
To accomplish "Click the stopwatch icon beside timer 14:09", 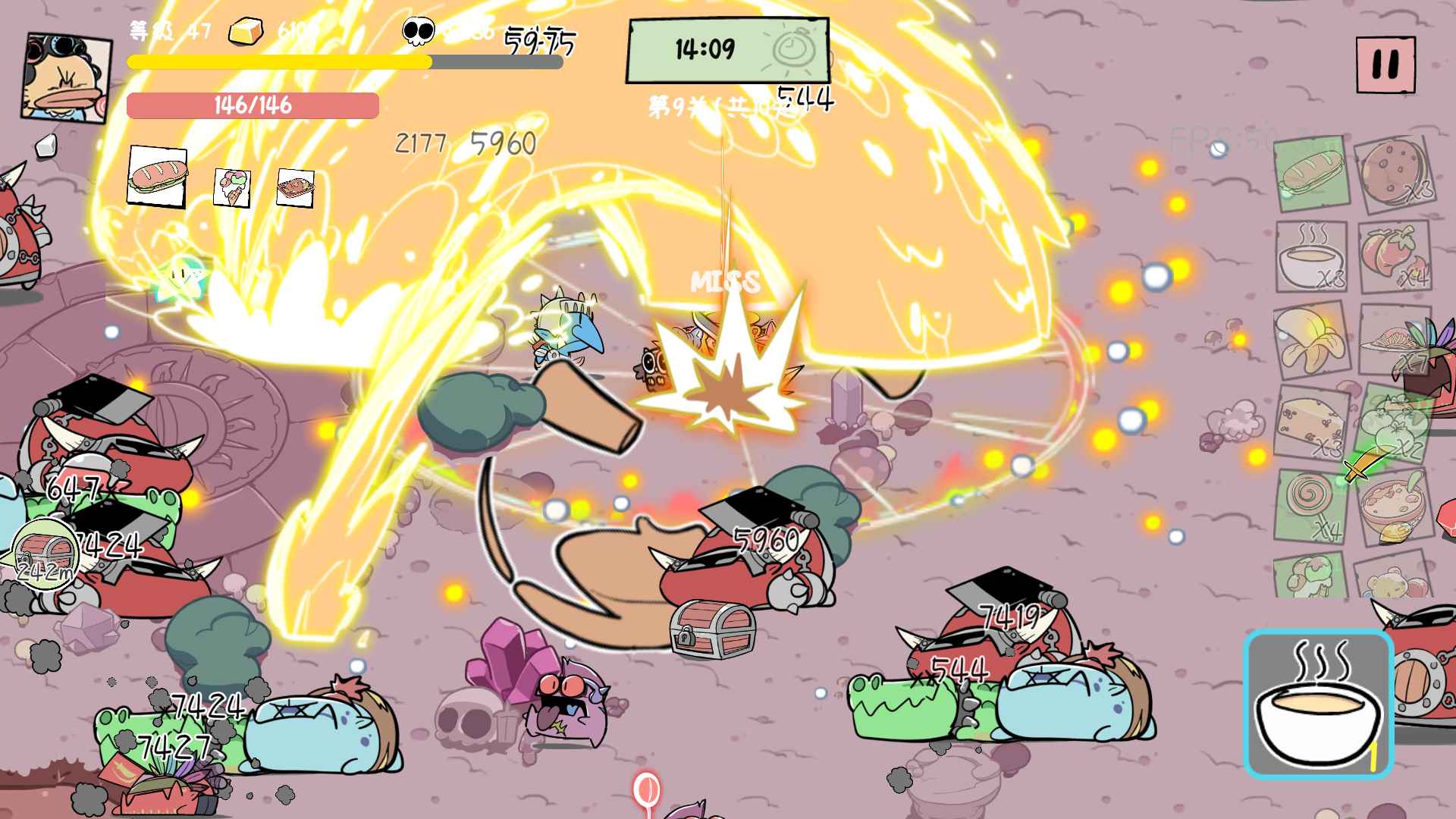I will pos(791,51).
